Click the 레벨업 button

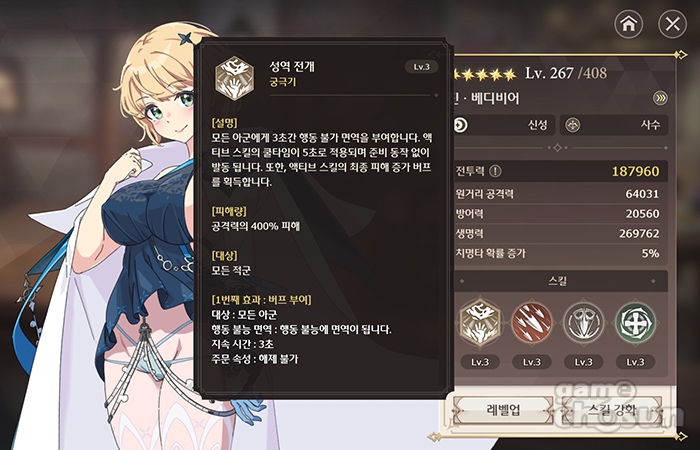[x=501, y=410]
